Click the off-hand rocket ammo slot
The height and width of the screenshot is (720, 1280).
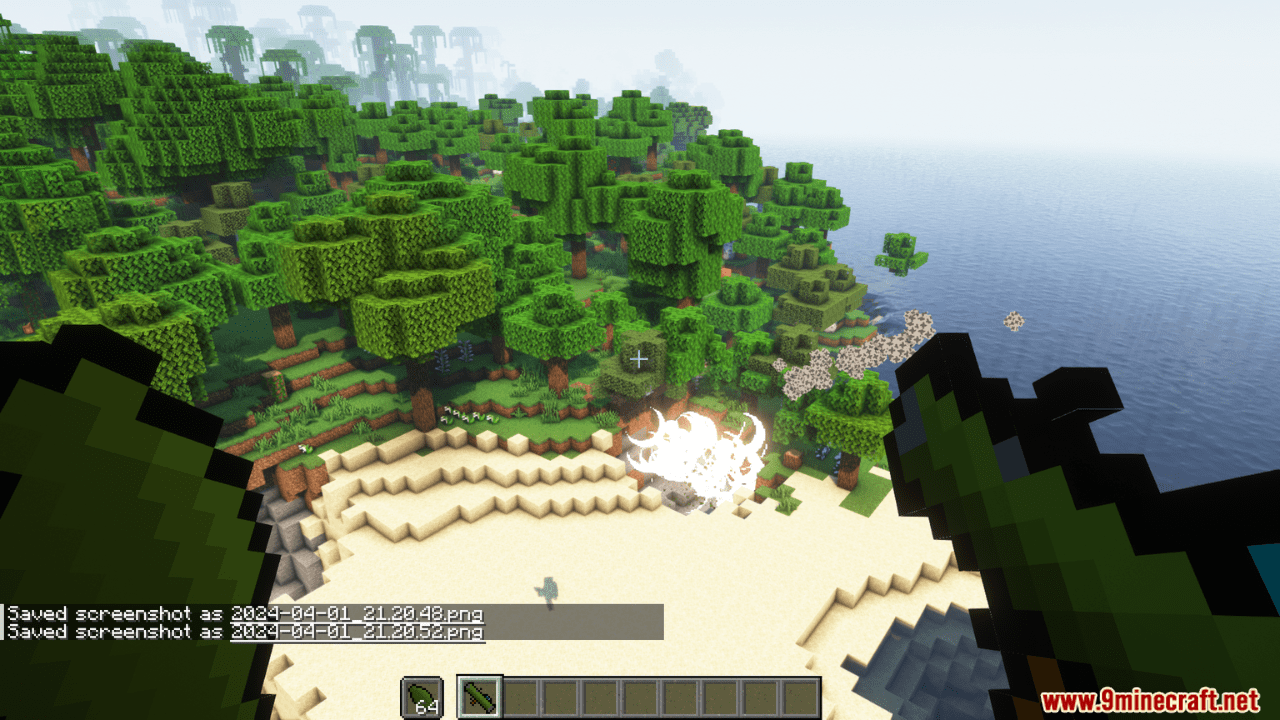pos(421,697)
